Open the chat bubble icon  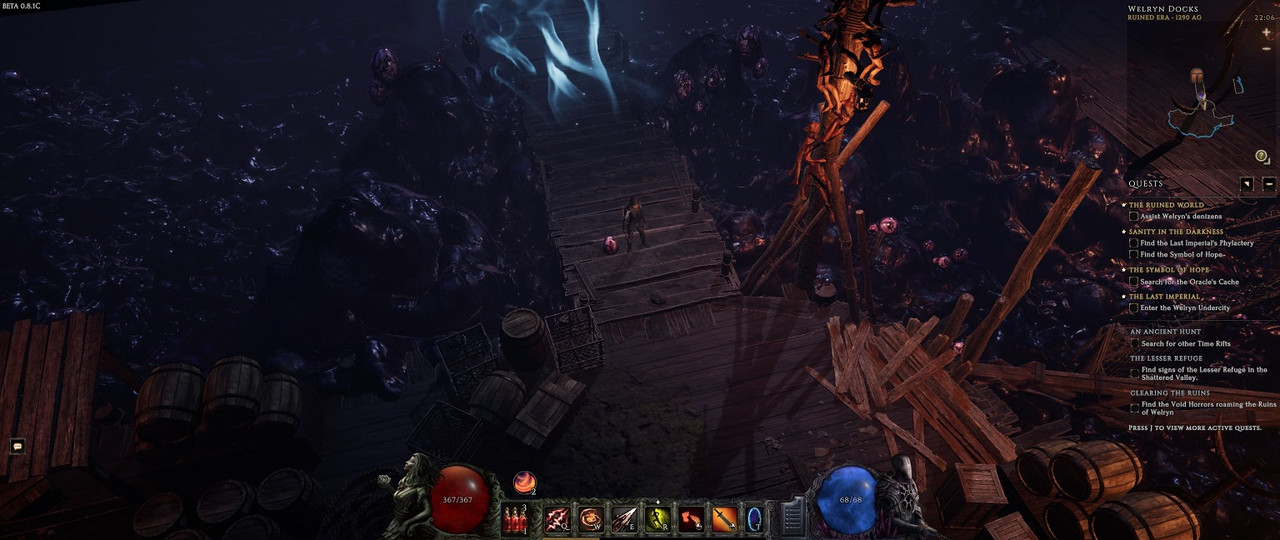(x=17, y=446)
